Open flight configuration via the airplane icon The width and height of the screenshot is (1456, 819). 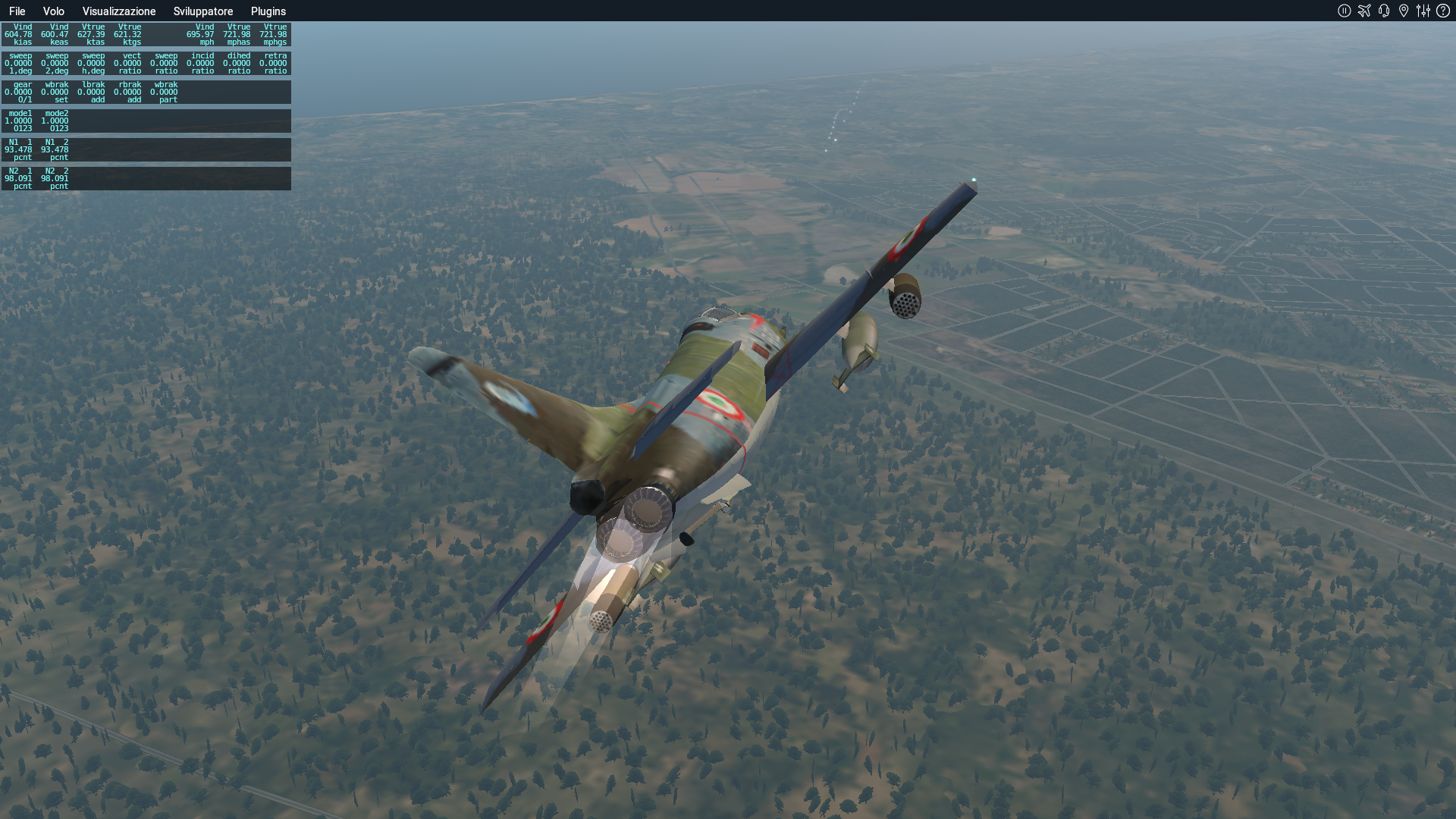[x=1364, y=11]
